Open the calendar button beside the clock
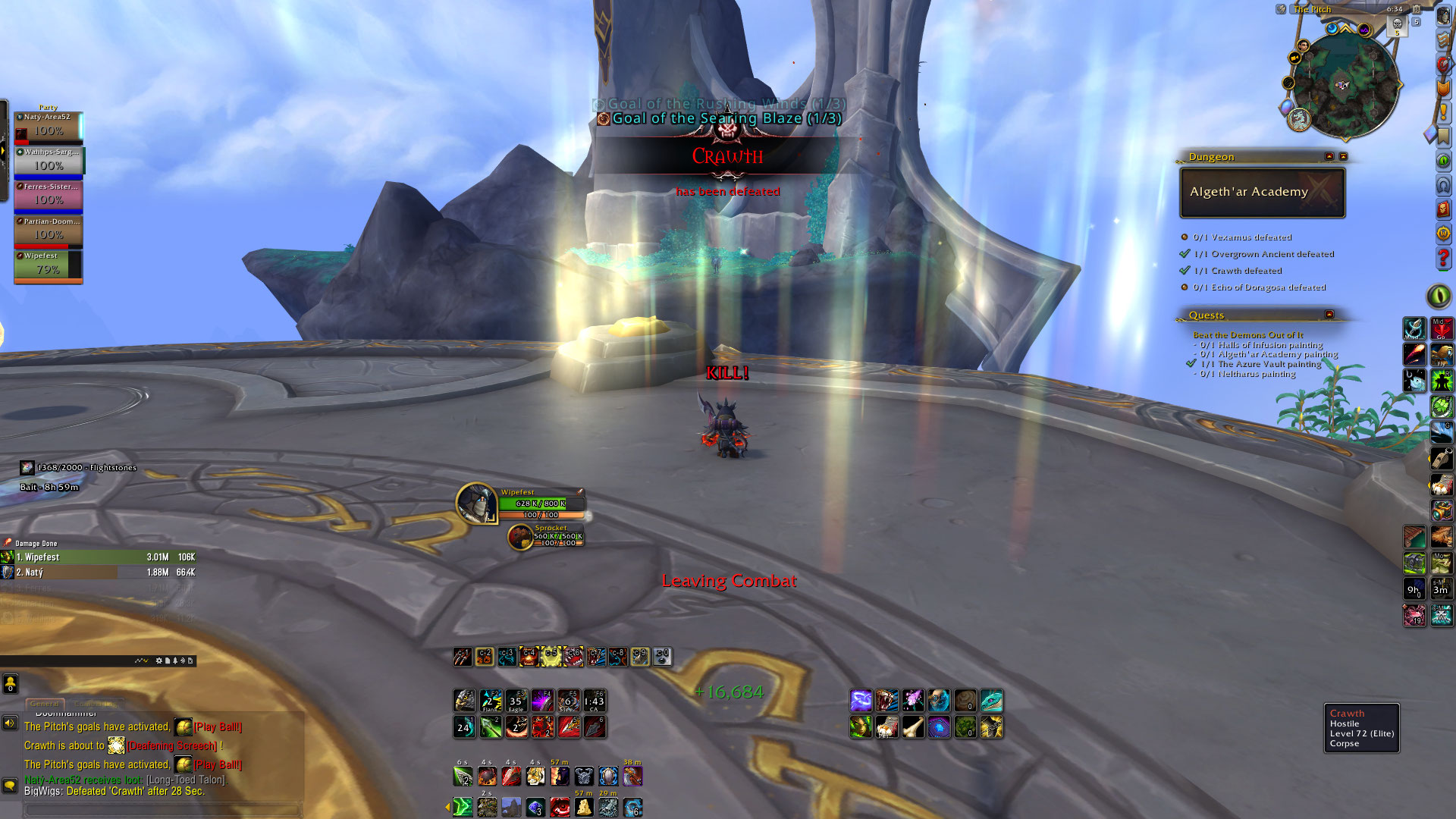The image size is (1456, 819). click(1416, 10)
